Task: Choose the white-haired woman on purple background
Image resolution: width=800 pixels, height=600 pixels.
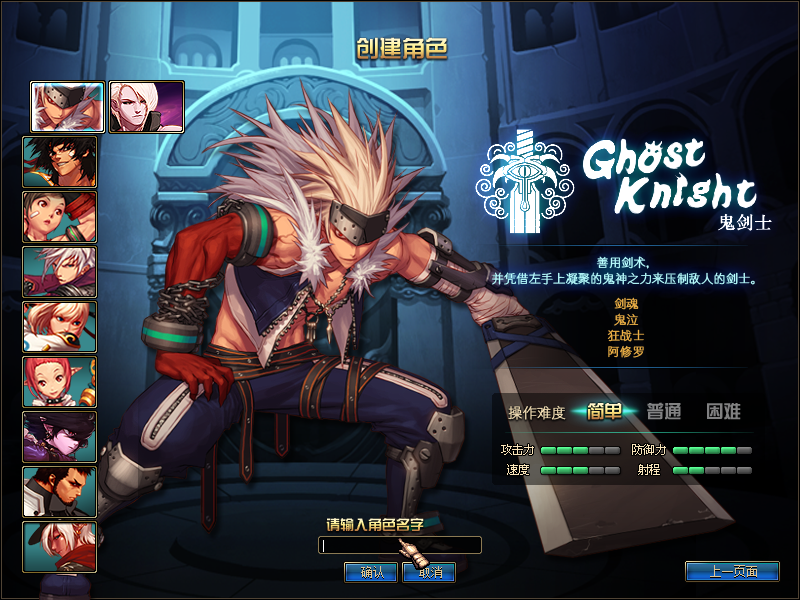Action: (x=146, y=107)
